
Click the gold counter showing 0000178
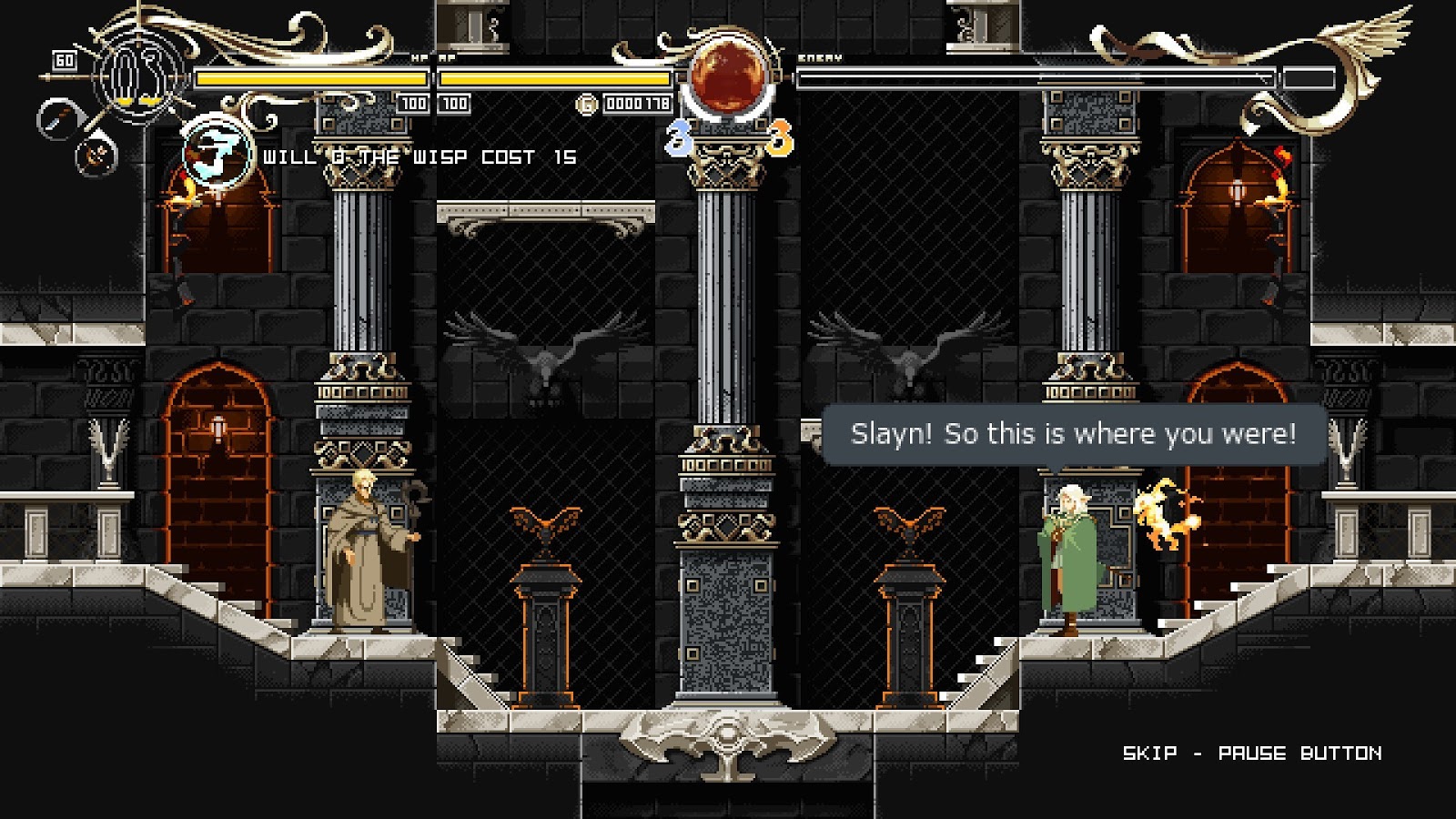tap(637, 103)
